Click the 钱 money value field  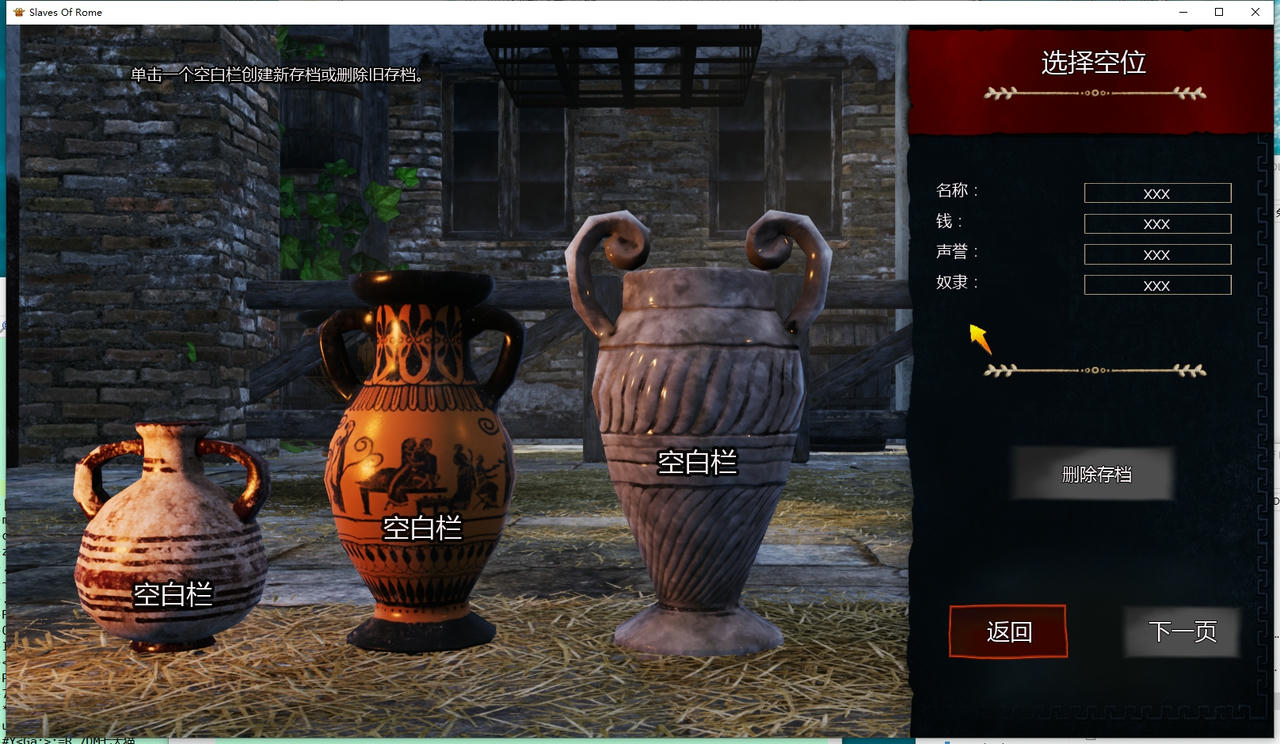(x=1157, y=223)
